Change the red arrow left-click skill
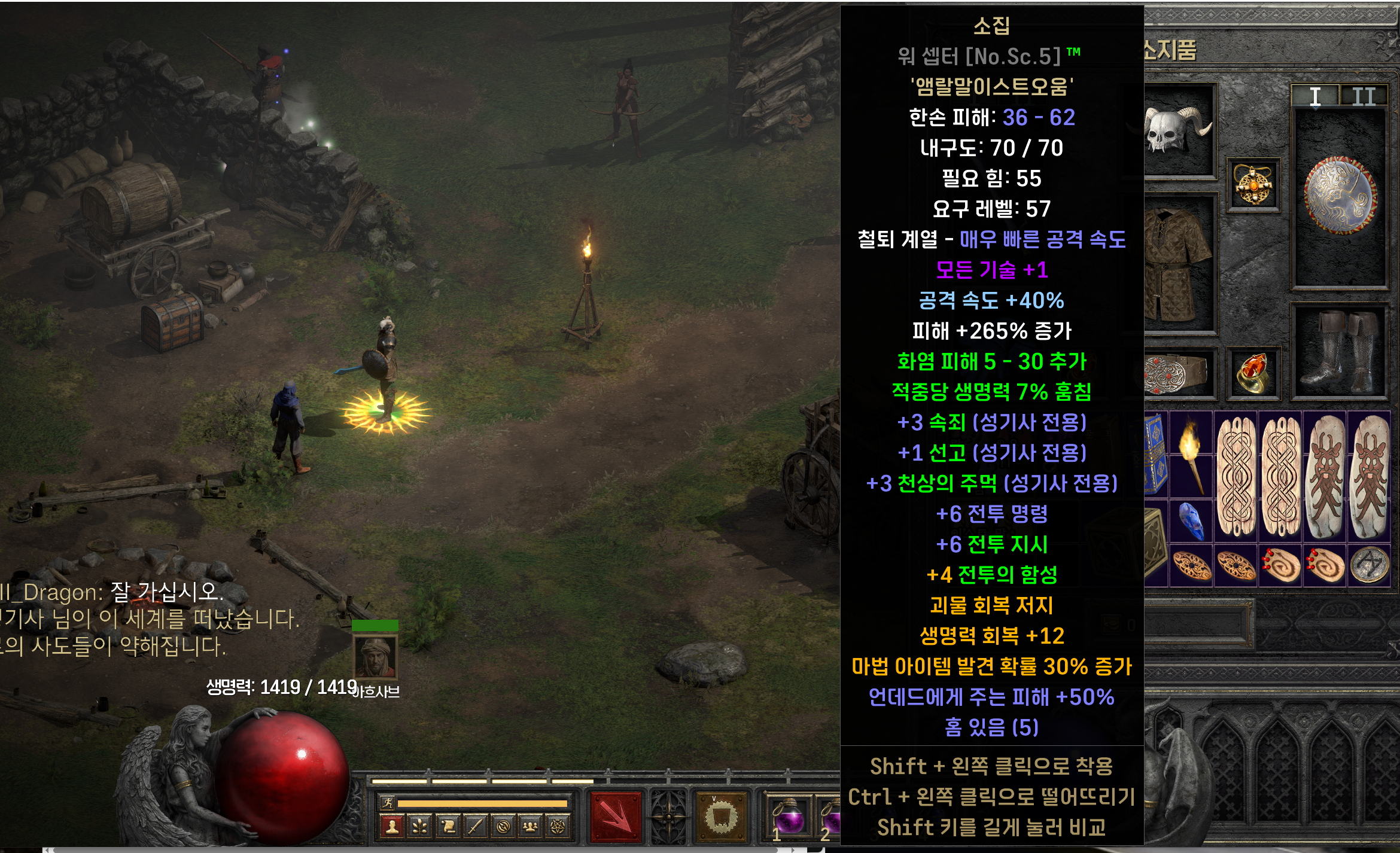Image resolution: width=1400 pixels, height=853 pixels. tap(616, 816)
